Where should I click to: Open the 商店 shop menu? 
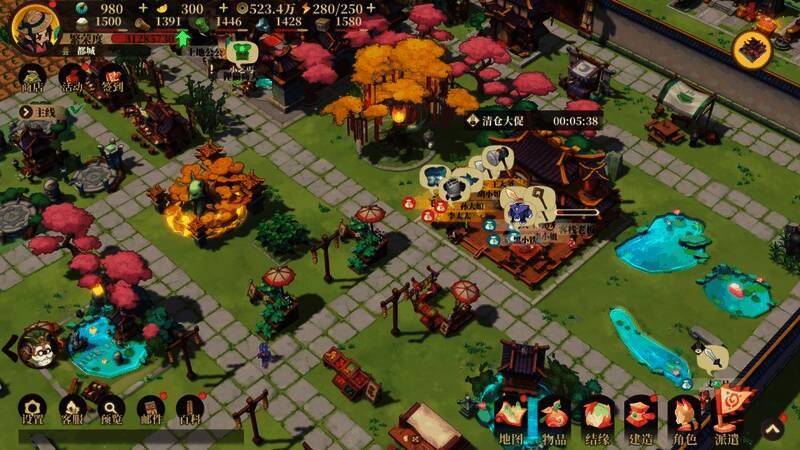(x=32, y=80)
